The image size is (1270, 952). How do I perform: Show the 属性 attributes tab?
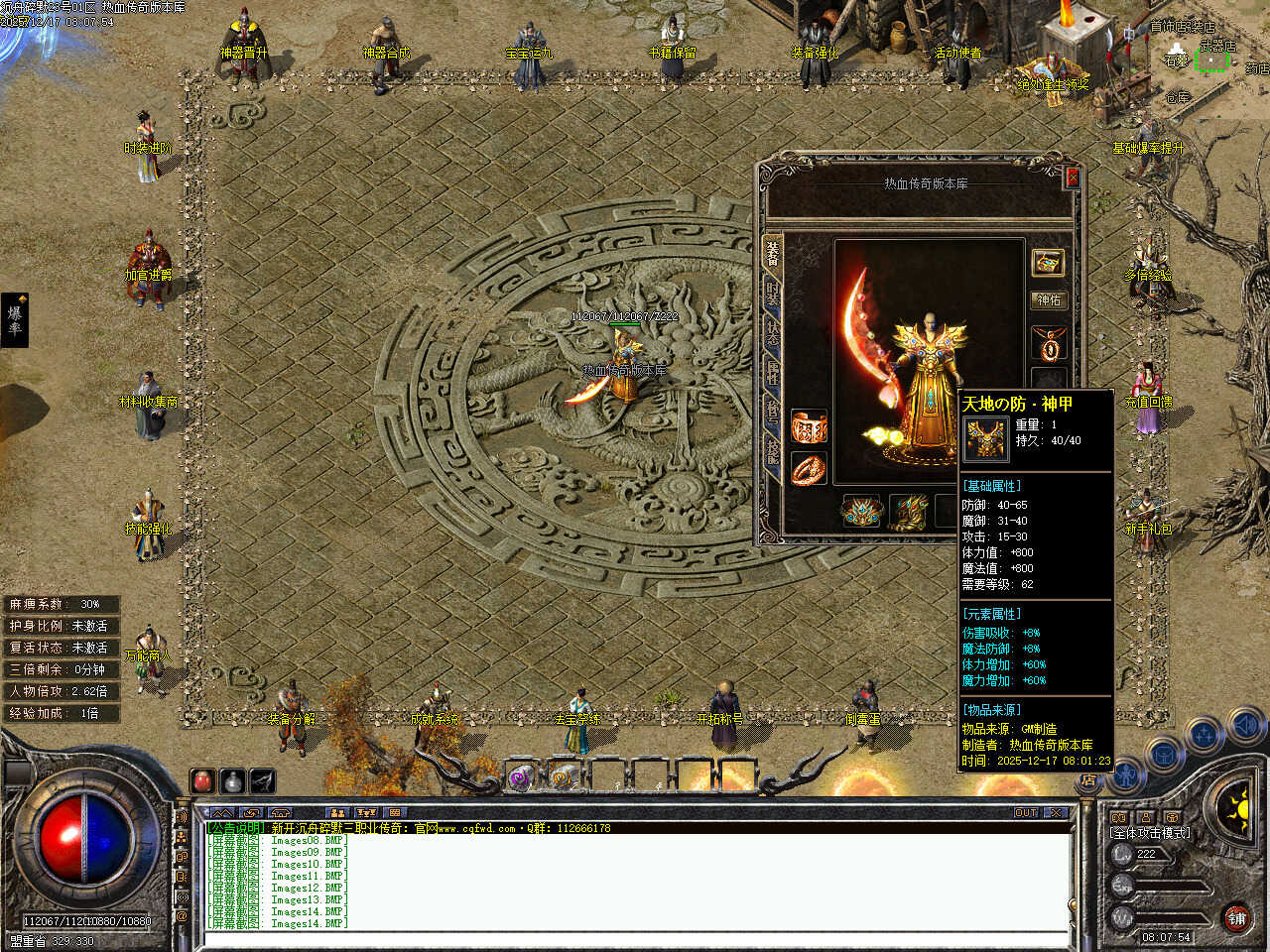tap(772, 374)
